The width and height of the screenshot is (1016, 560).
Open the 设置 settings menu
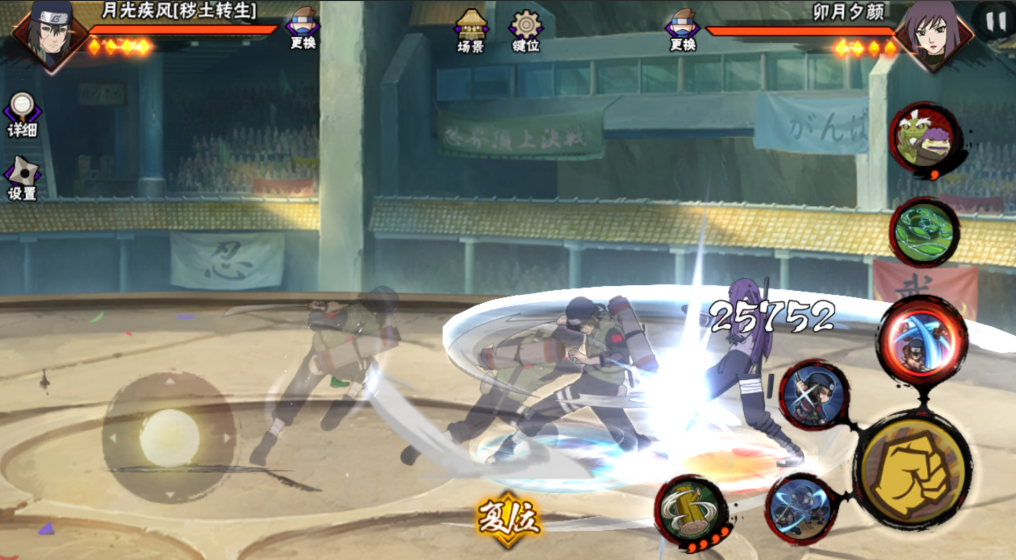(x=22, y=178)
